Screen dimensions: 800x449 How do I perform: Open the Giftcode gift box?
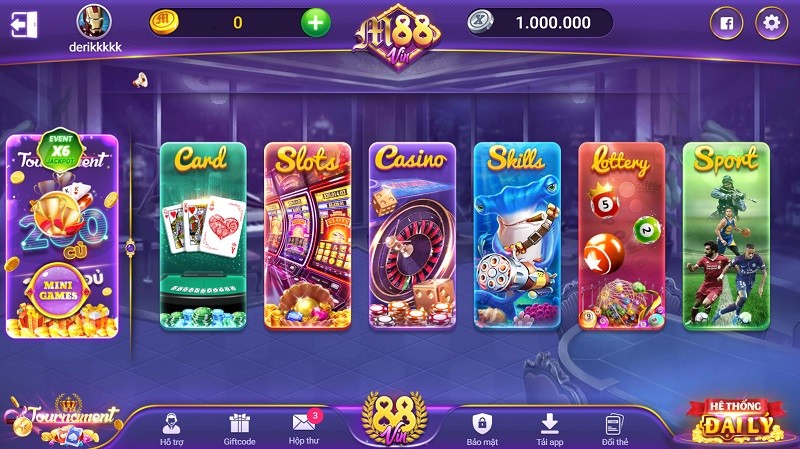pyautogui.click(x=239, y=427)
